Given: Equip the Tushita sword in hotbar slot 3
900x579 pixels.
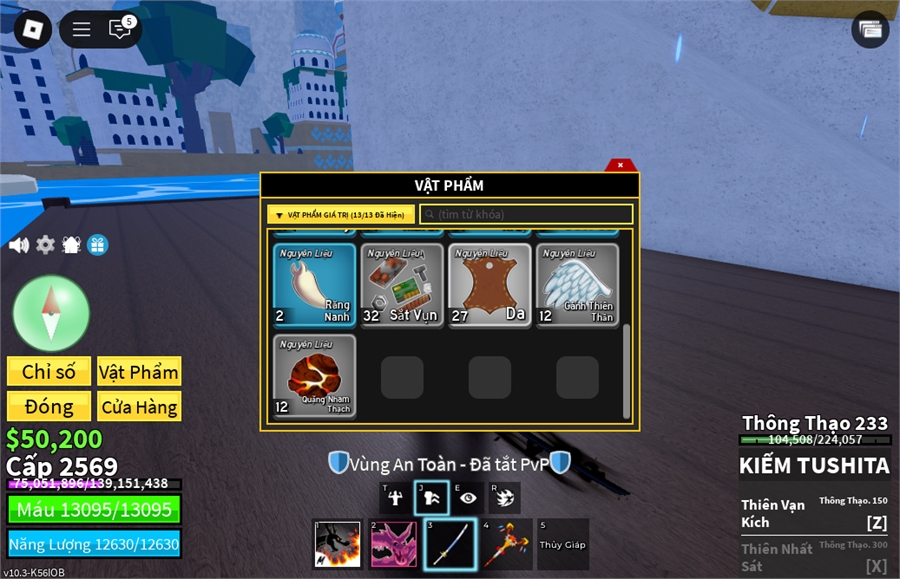Looking at the screenshot, I should tap(450, 545).
